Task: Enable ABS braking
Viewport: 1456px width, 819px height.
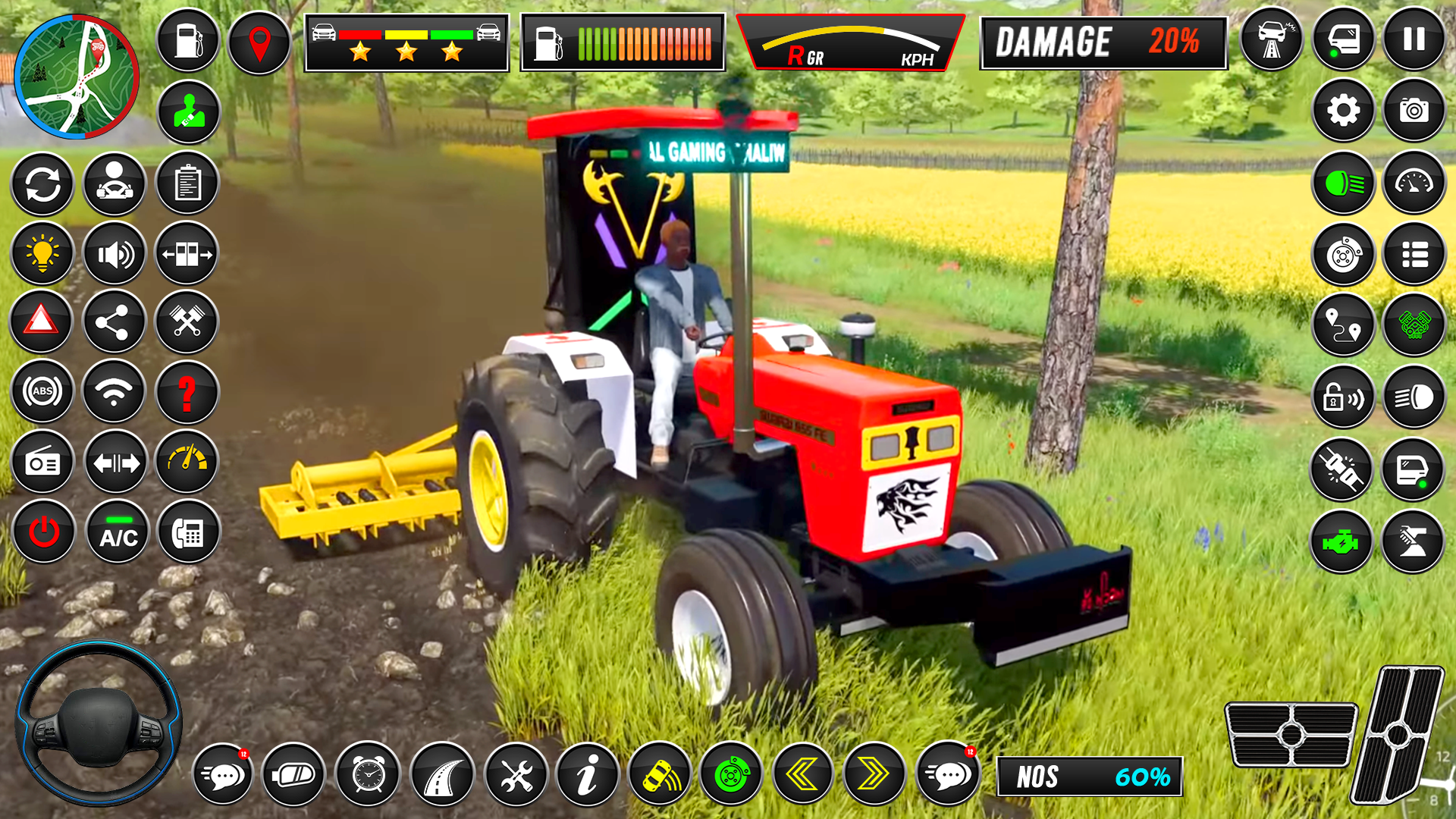Action: [x=42, y=392]
